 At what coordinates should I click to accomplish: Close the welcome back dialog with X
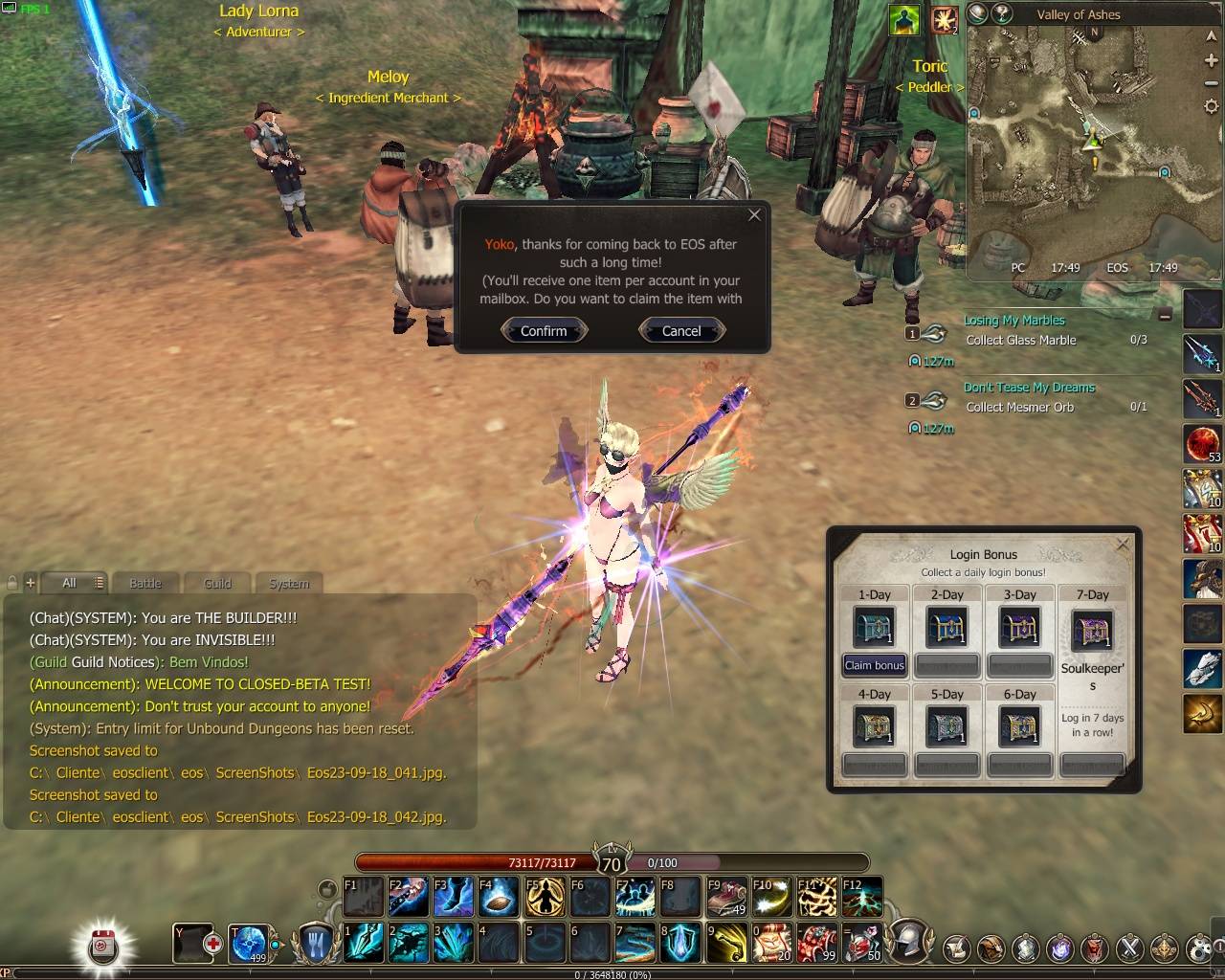click(754, 215)
